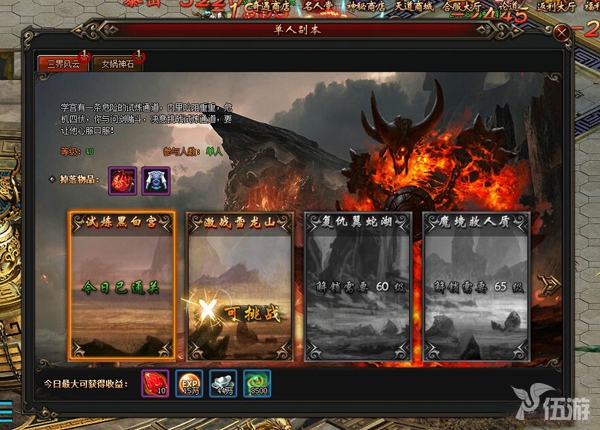
Task: Close the 单人副本 dungeon window
Action: [x=563, y=31]
